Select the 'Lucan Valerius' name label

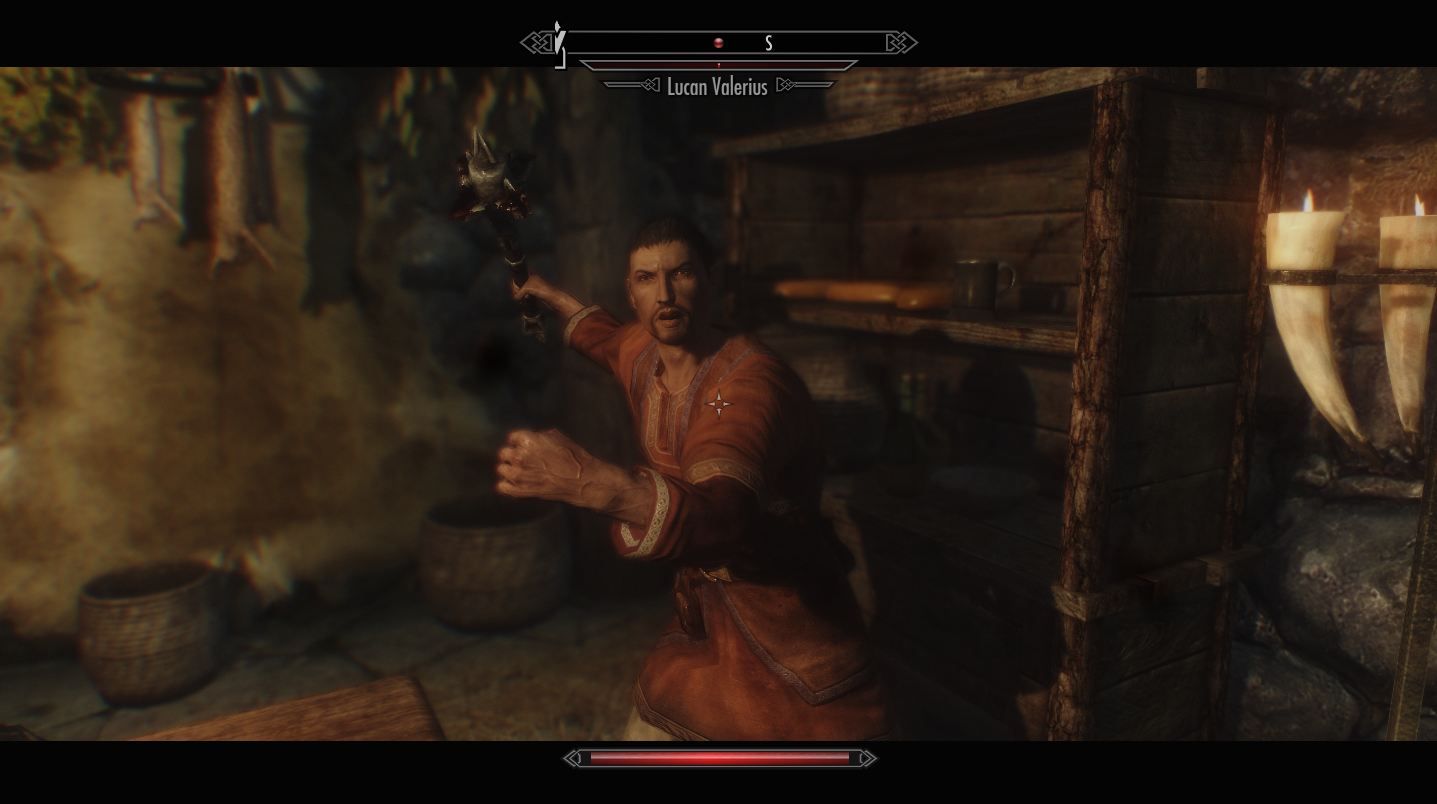(x=717, y=88)
